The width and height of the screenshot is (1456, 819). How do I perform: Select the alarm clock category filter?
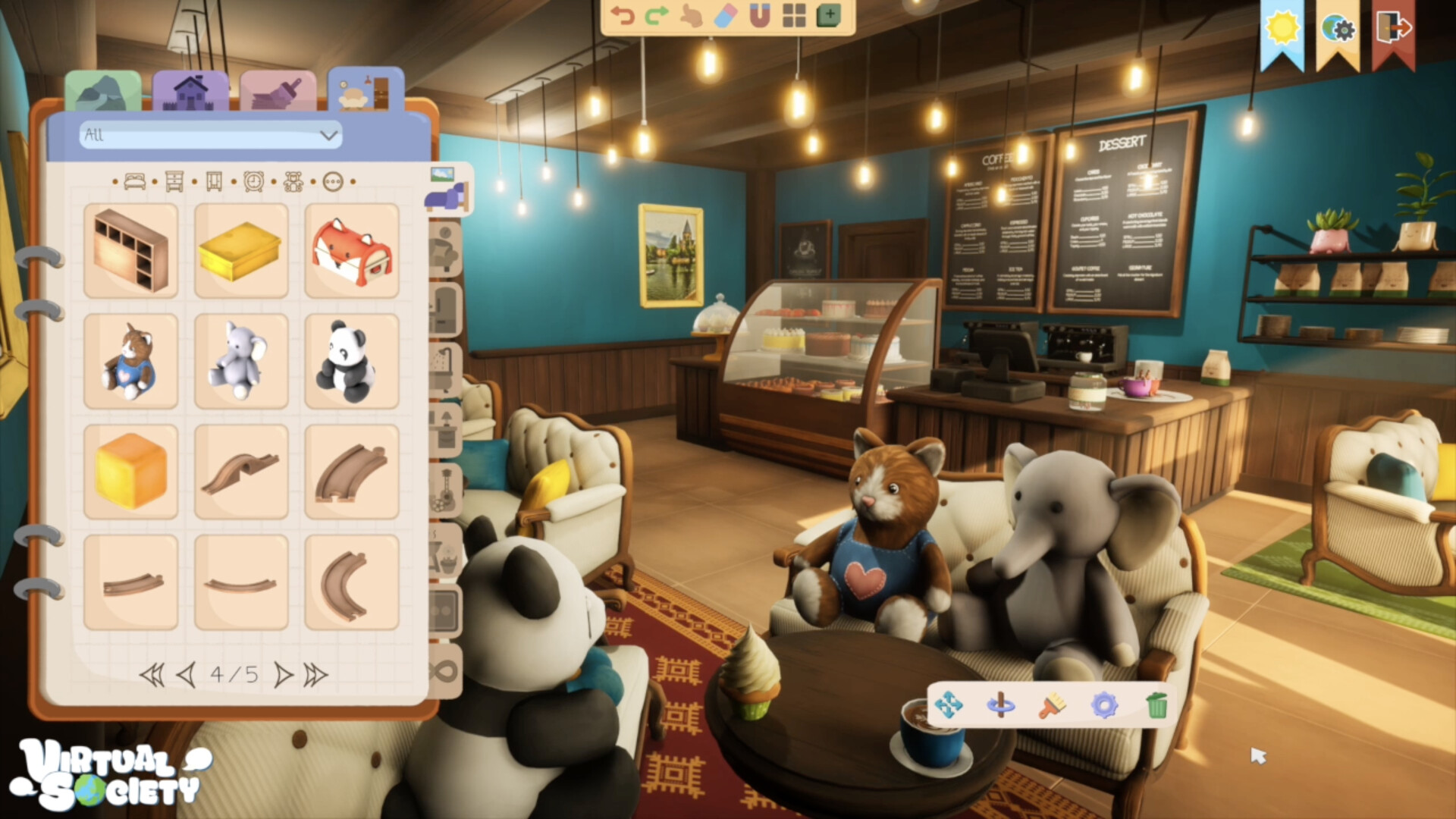click(x=255, y=181)
